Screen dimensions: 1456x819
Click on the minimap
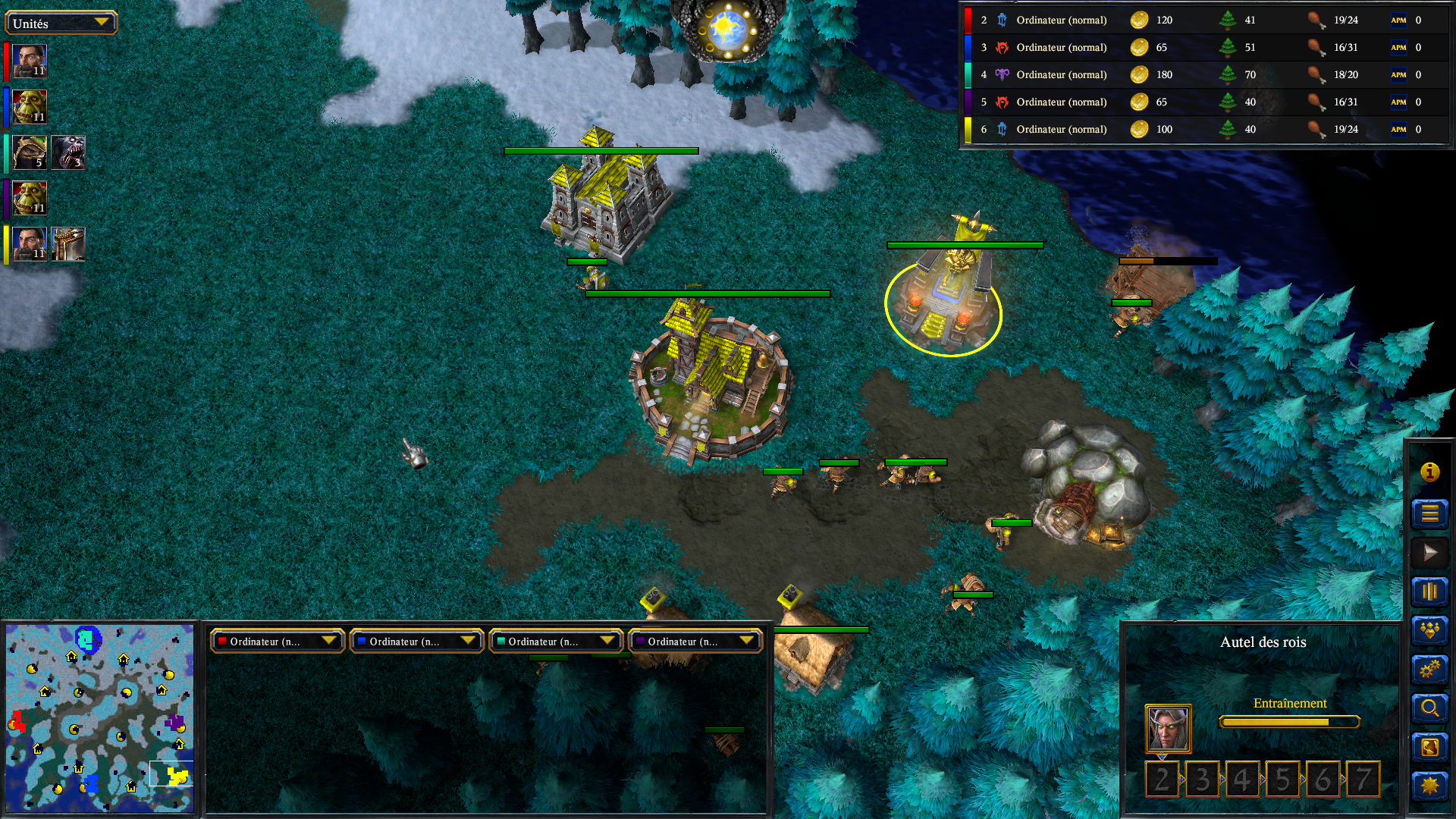pyautogui.click(x=99, y=717)
